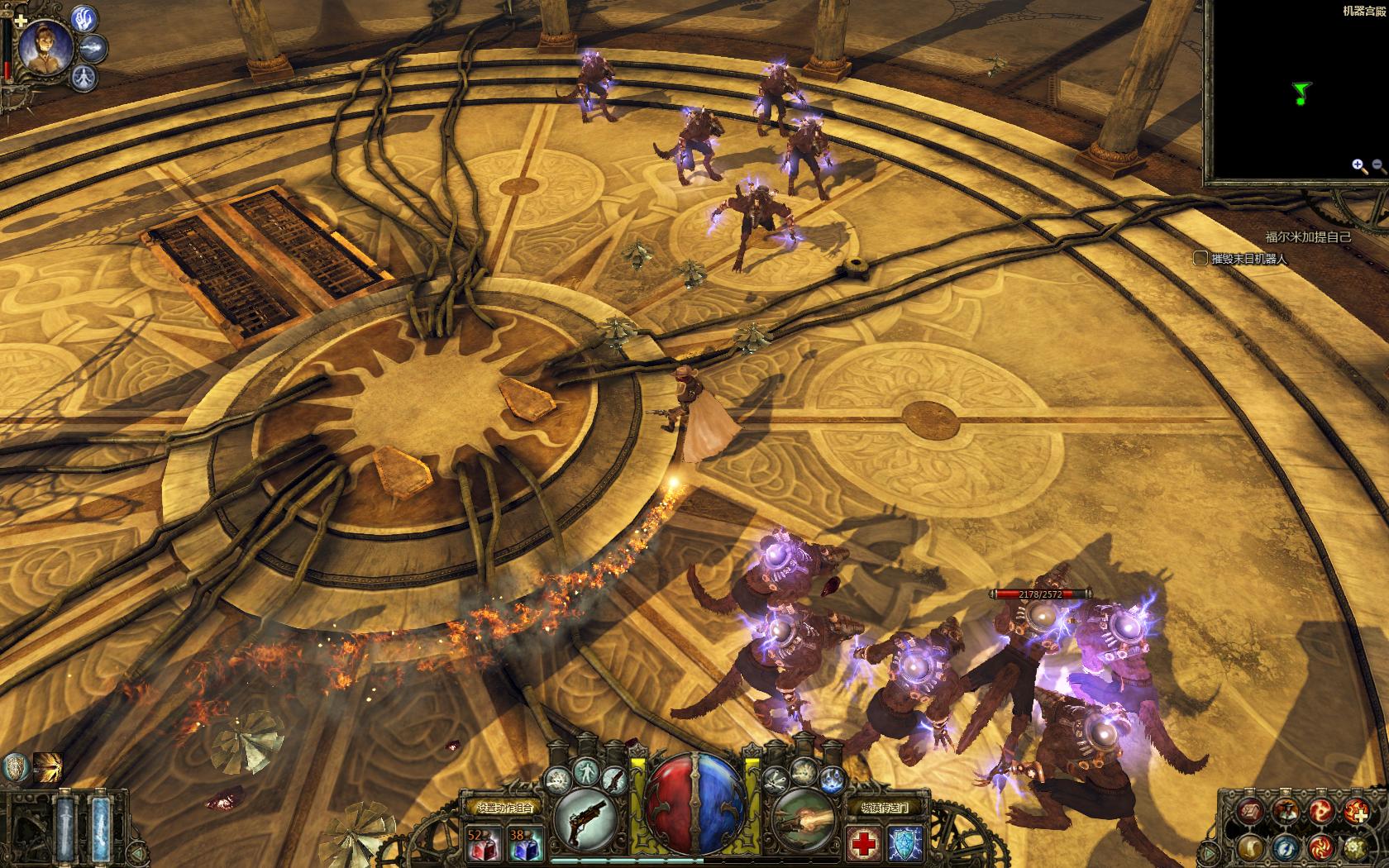Zoom in the minimap

pos(1358,166)
